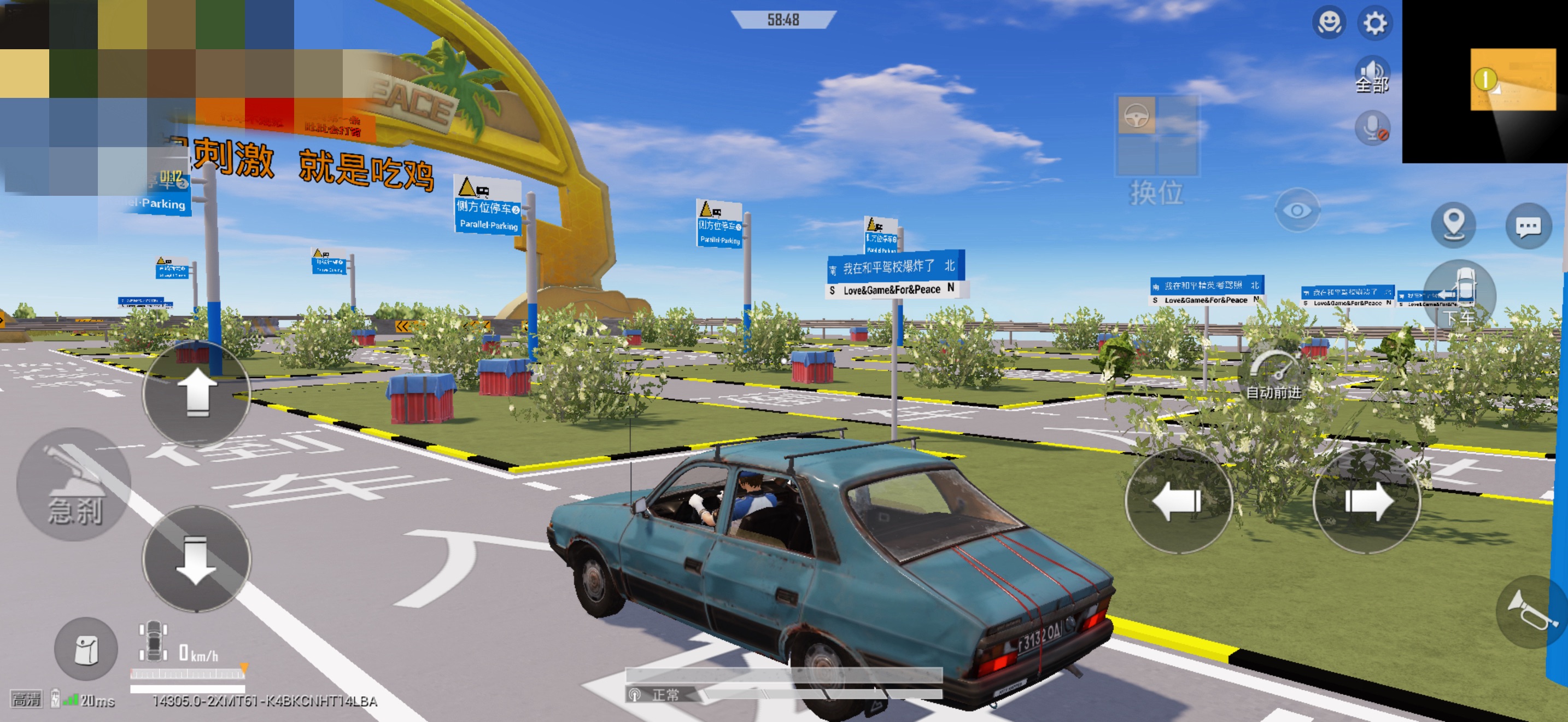Image resolution: width=1568 pixels, height=722 pixels.
Task: Tap the accelerate up-arrow button
Action: pyautogui.click(x=197, y=394)
